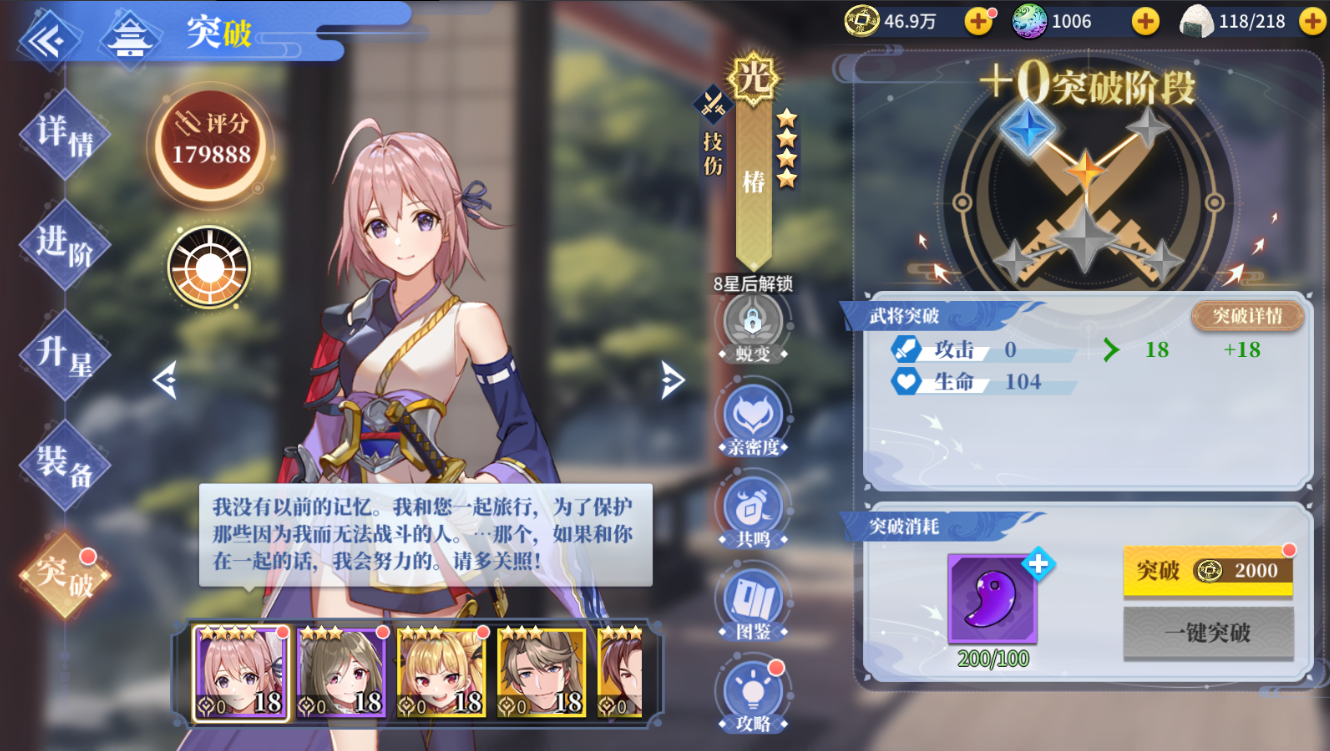Go back with the double-arrow button
This screenshot has height=751, width=1330.
pos(45,40)
